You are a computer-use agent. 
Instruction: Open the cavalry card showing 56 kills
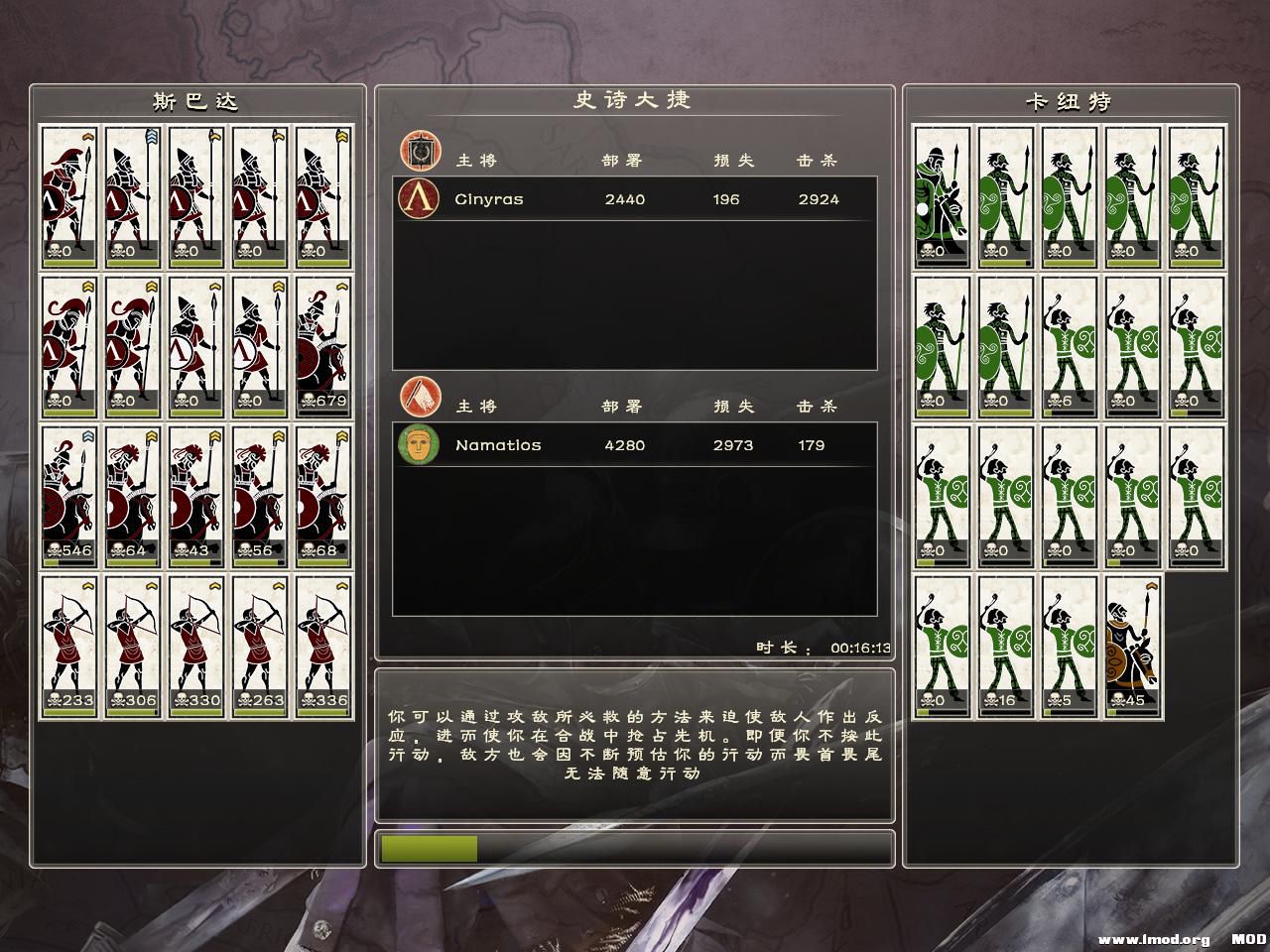(x=260, y=497)
